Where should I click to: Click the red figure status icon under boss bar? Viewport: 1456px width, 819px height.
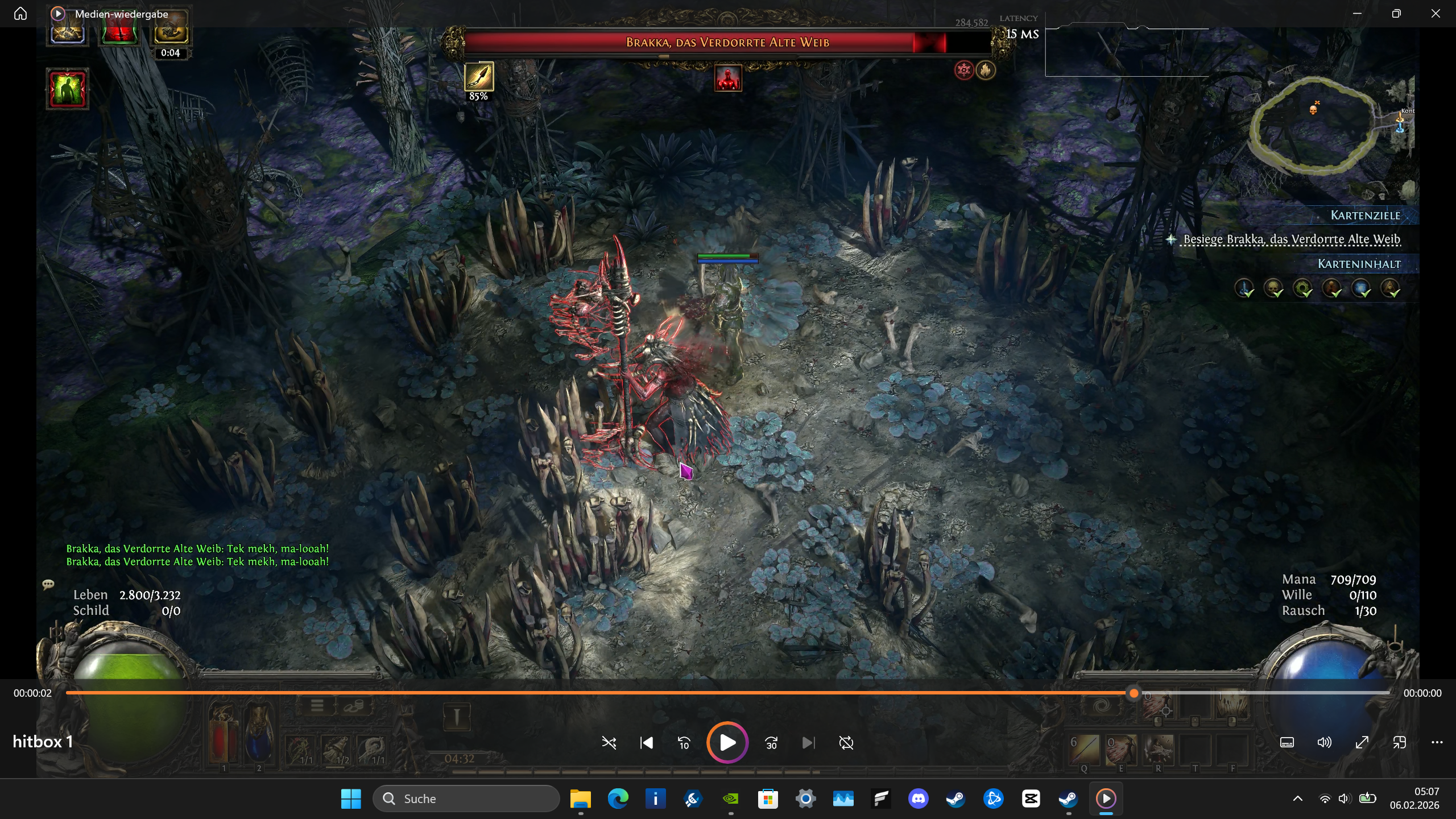pyautogui.click(x=728, y=78)
